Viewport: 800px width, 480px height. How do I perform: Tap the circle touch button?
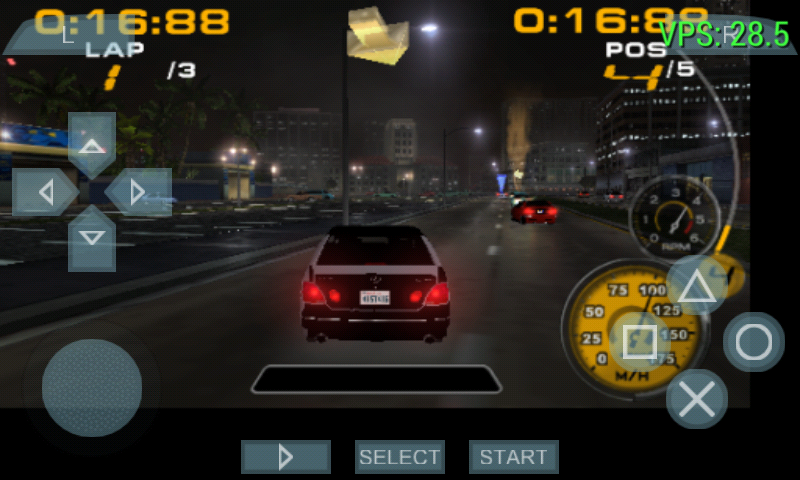tap(754, 342)
